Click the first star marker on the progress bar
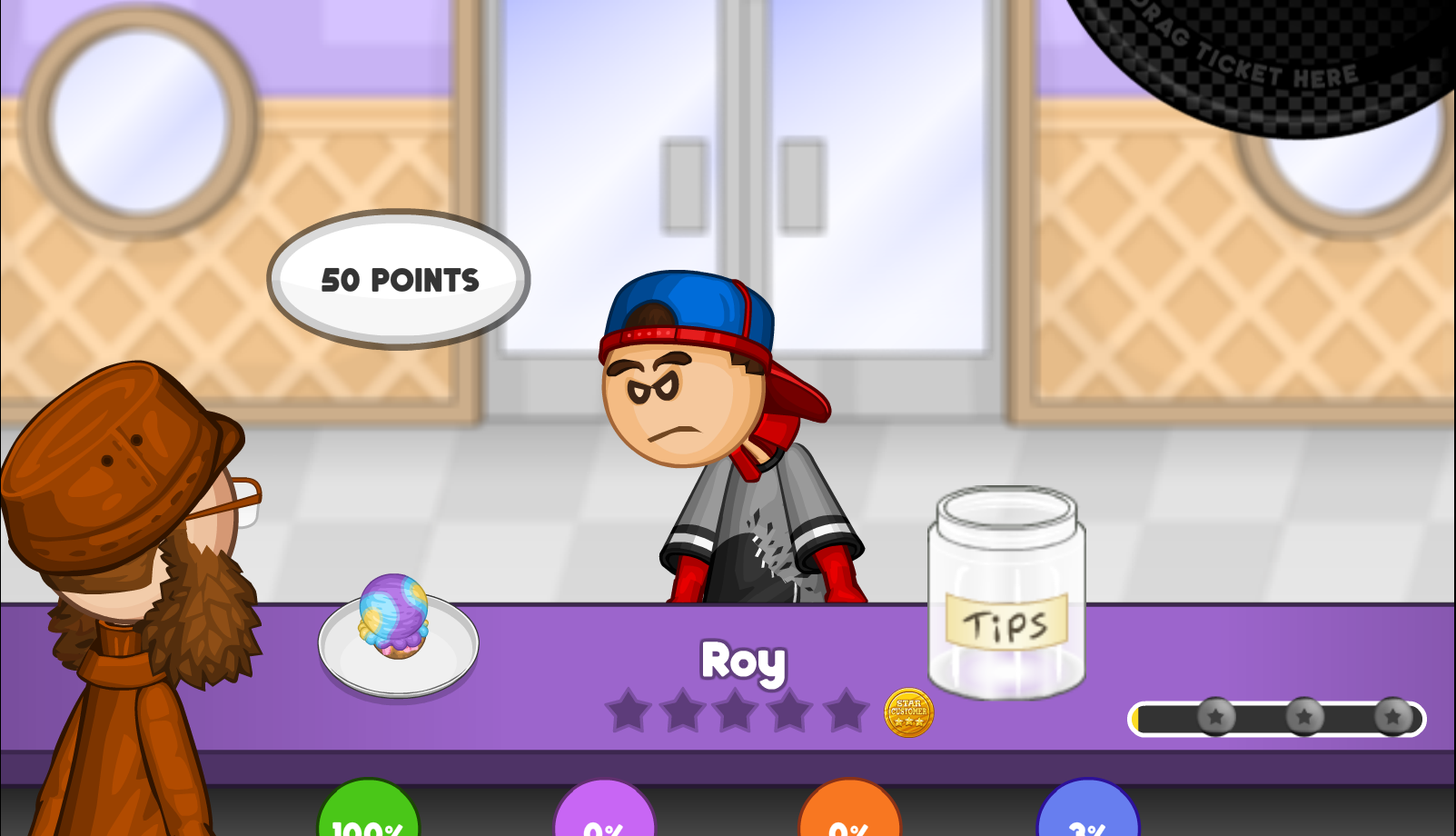 tap(1215, 718)
